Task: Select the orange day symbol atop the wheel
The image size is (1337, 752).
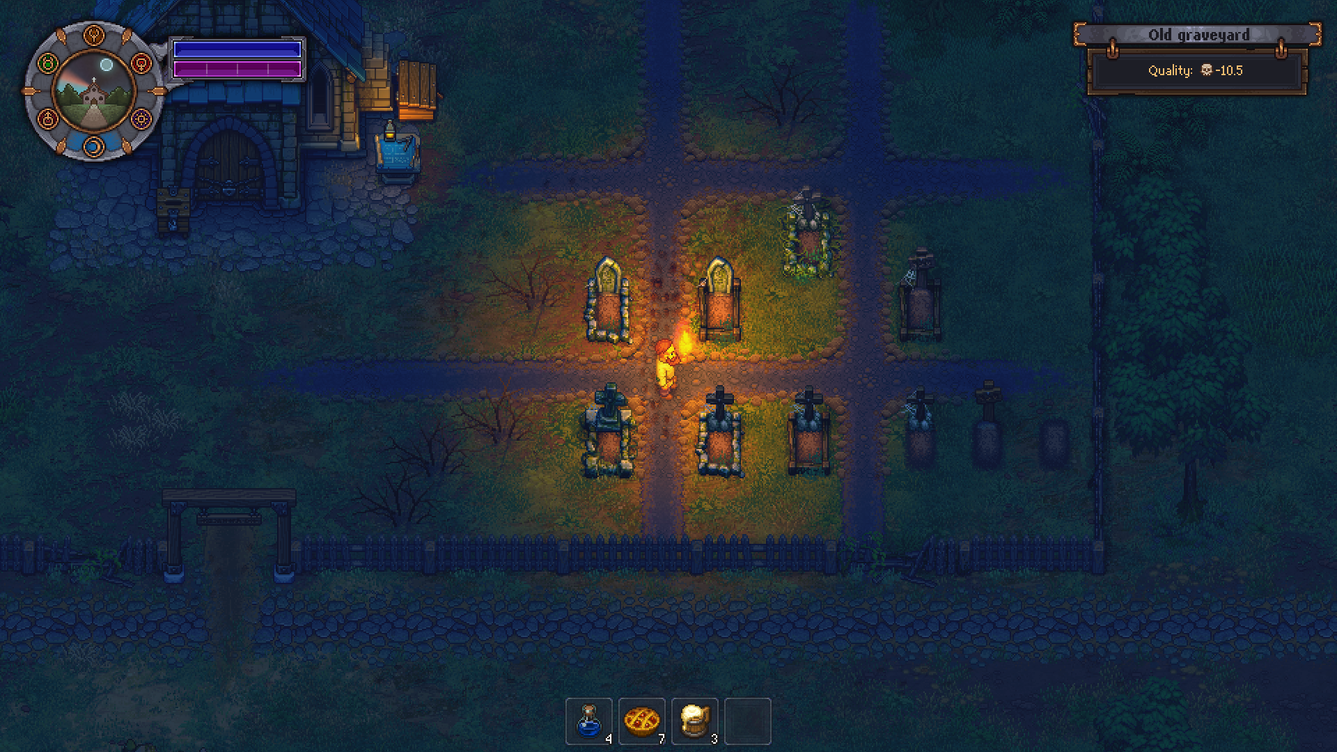Action: click(x=93, y=37)
